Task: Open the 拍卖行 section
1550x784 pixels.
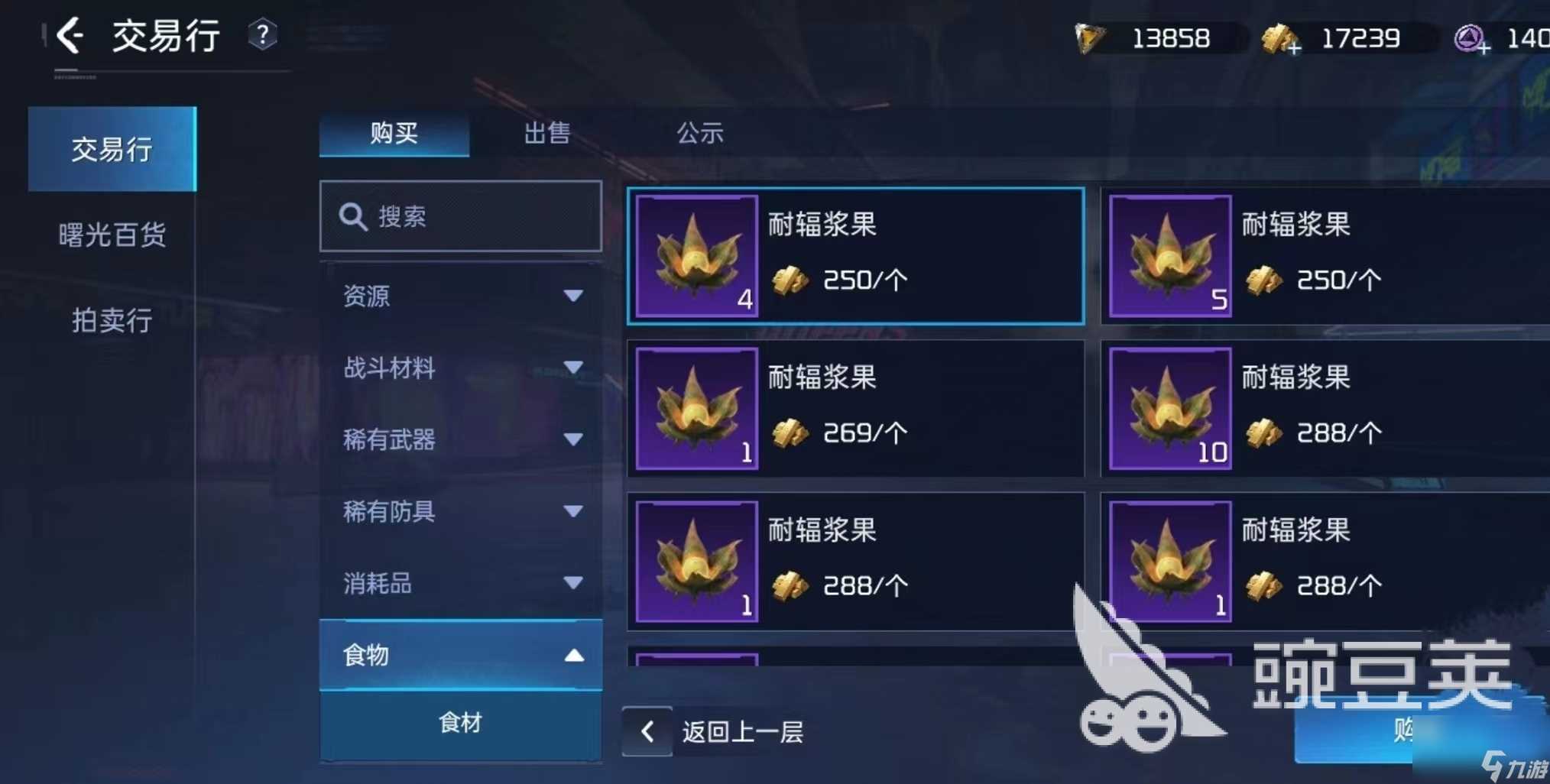Action: pyautogui.click(x=111, y=322)
